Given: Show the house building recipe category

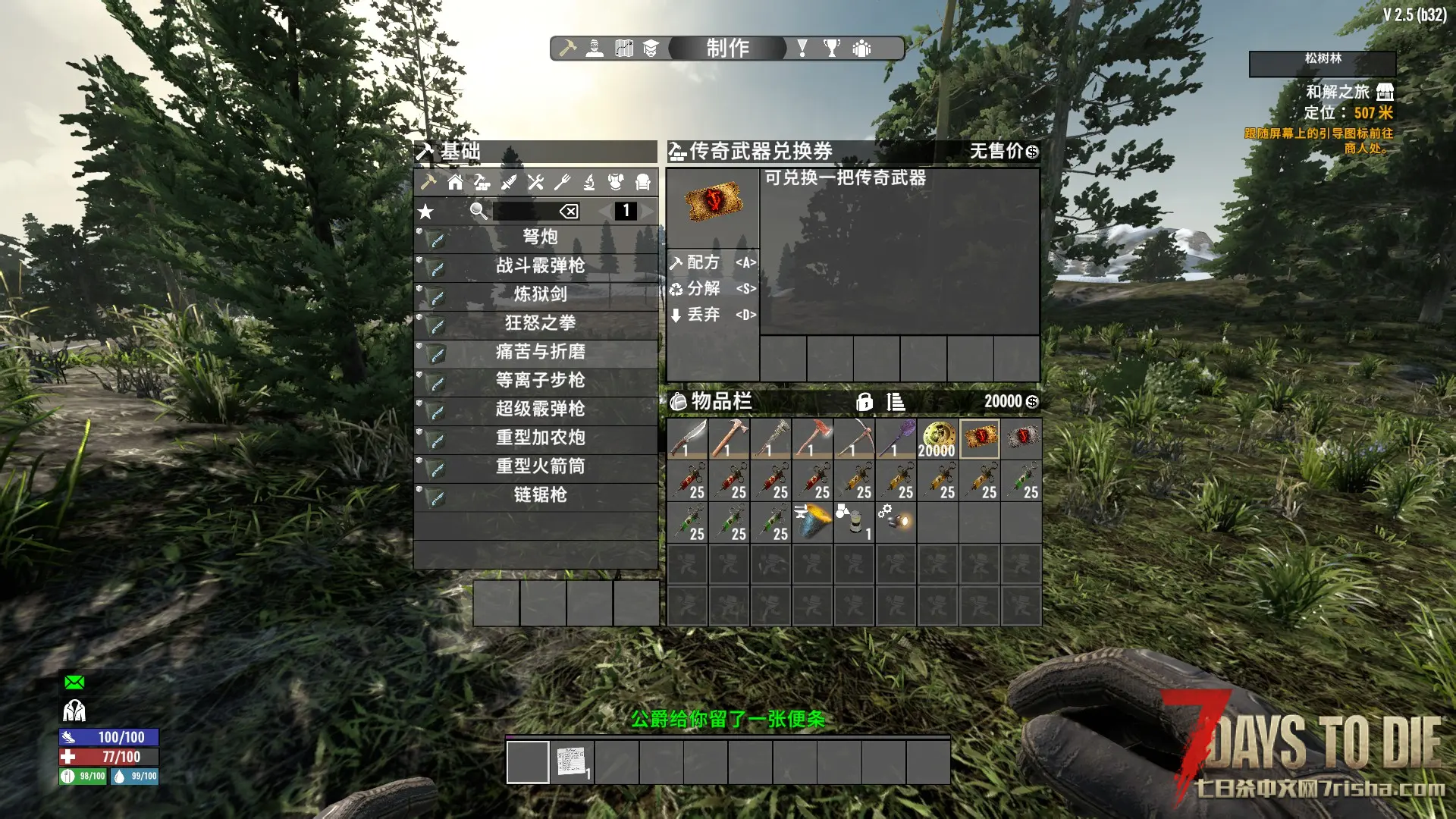Looking at the screenshot, I should coord(455,182).
